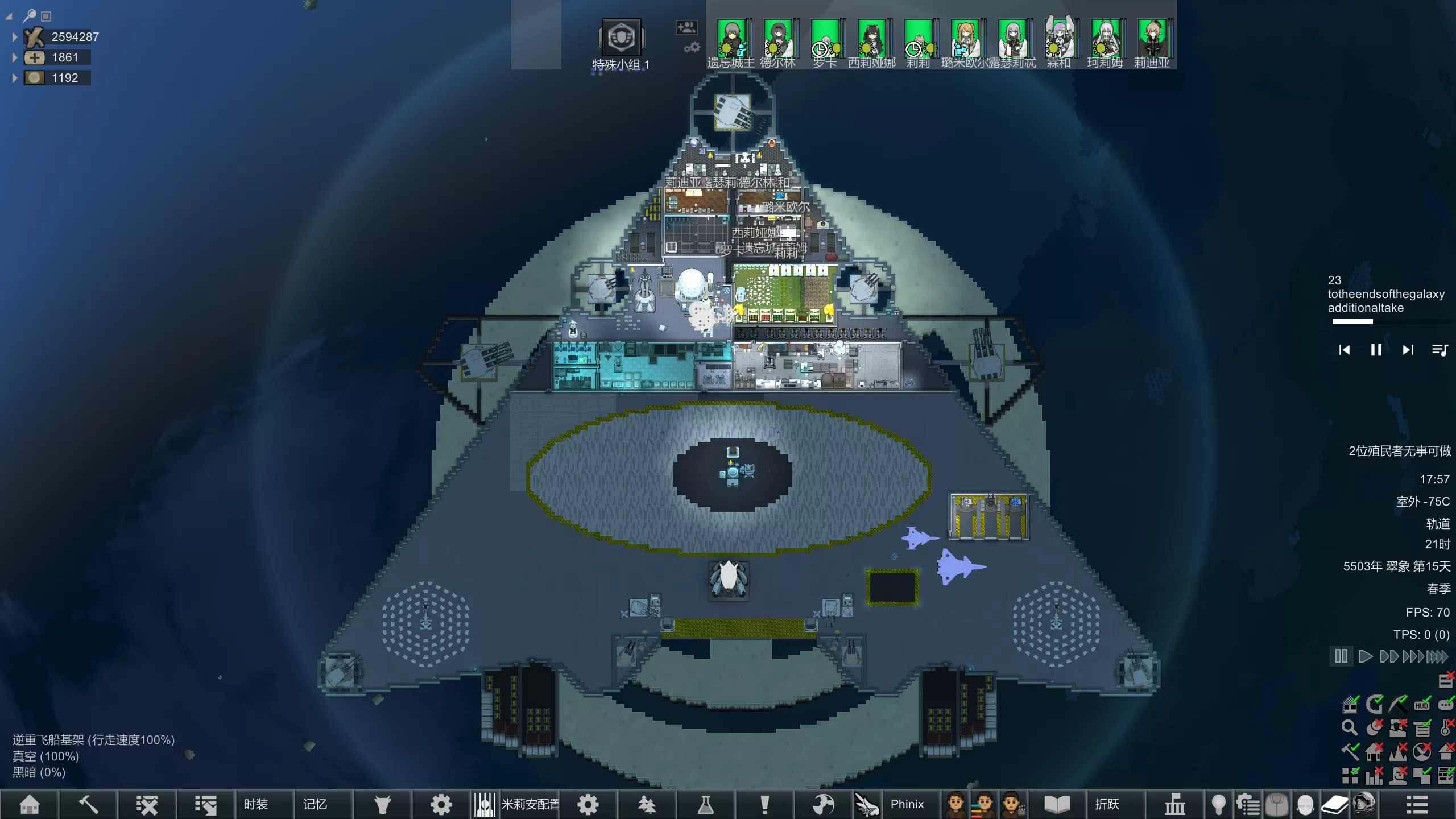
Task: Toggle the temperature overlay thermometer icon
Action: point(1446,727)
